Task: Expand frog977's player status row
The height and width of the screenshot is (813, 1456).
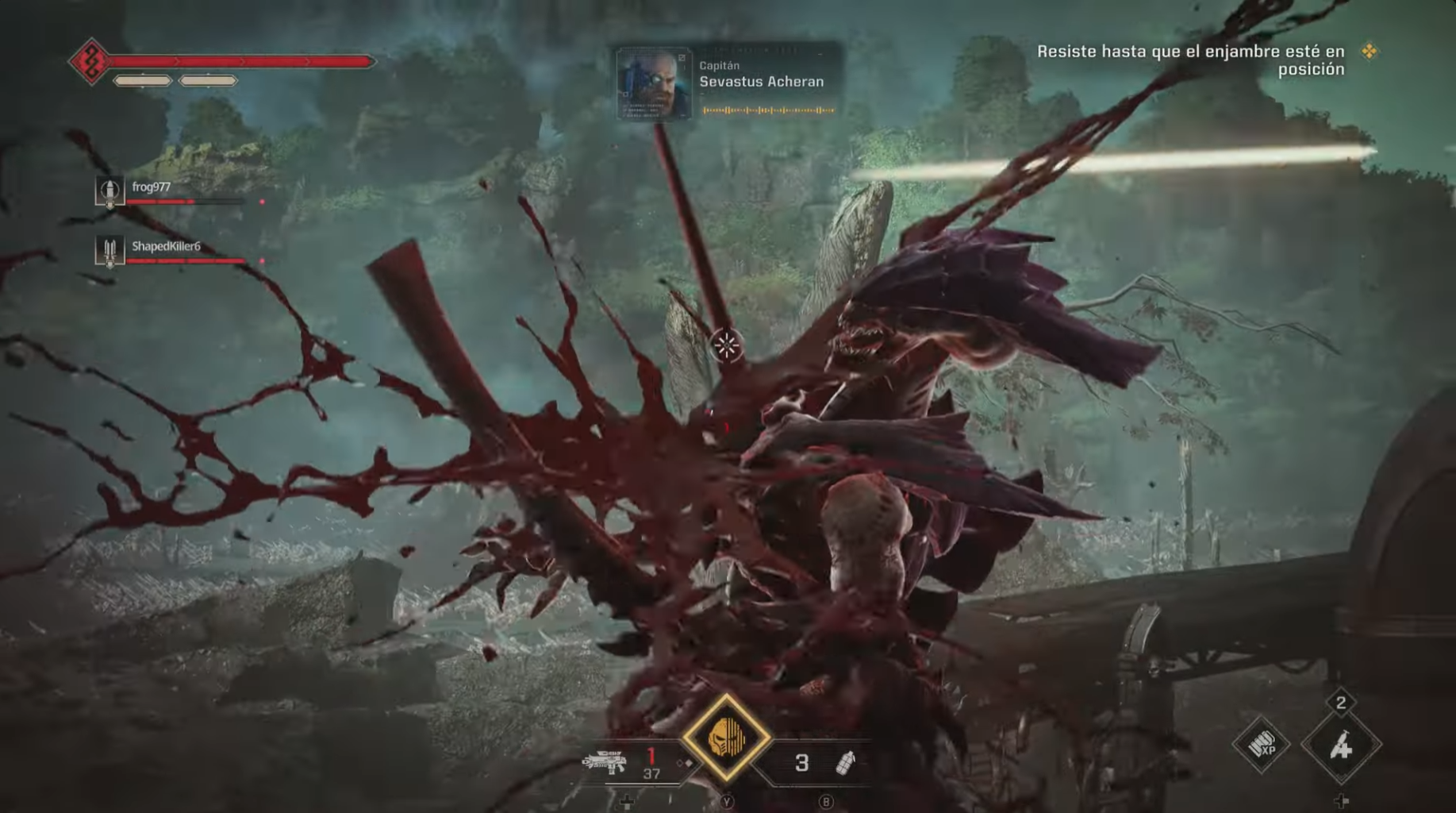Action: click(x=190, y=196)
